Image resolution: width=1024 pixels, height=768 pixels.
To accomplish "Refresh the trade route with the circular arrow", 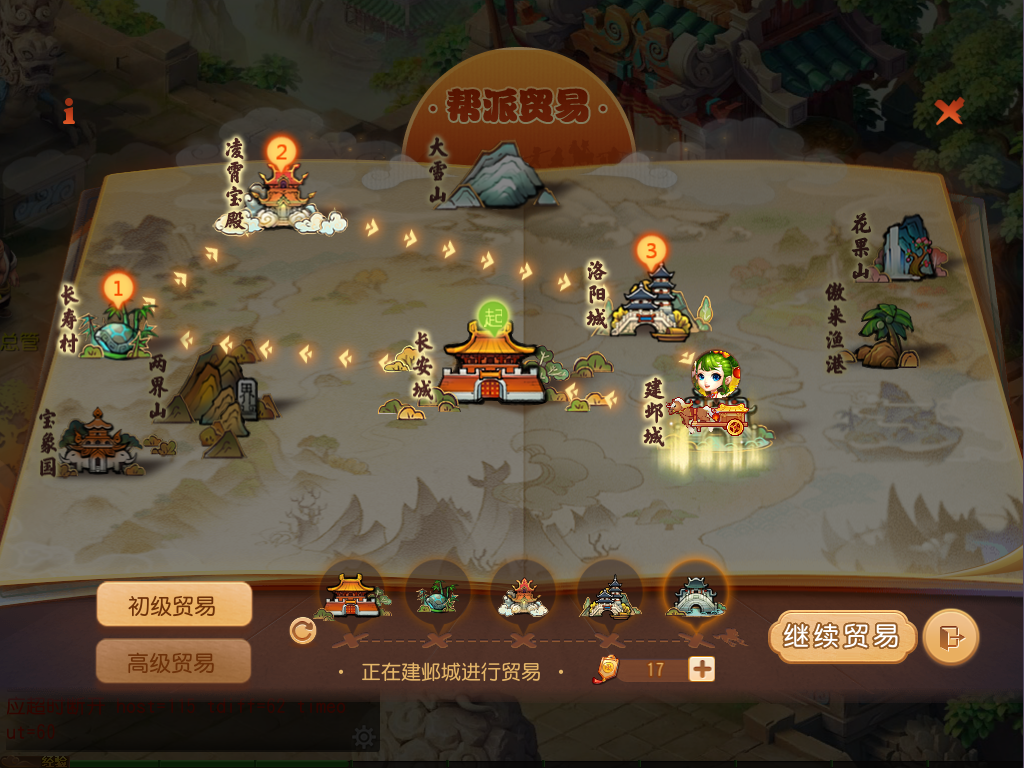I will 302,631.
